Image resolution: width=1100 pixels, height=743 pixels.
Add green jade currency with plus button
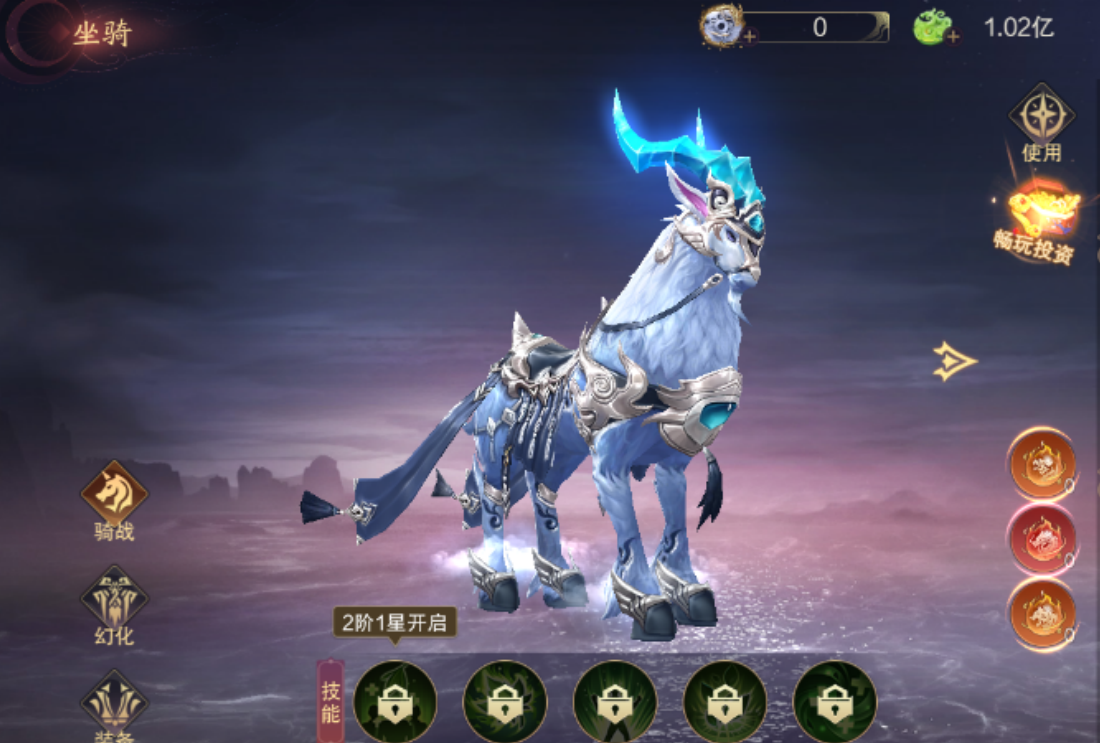click(x=953, y=37)
